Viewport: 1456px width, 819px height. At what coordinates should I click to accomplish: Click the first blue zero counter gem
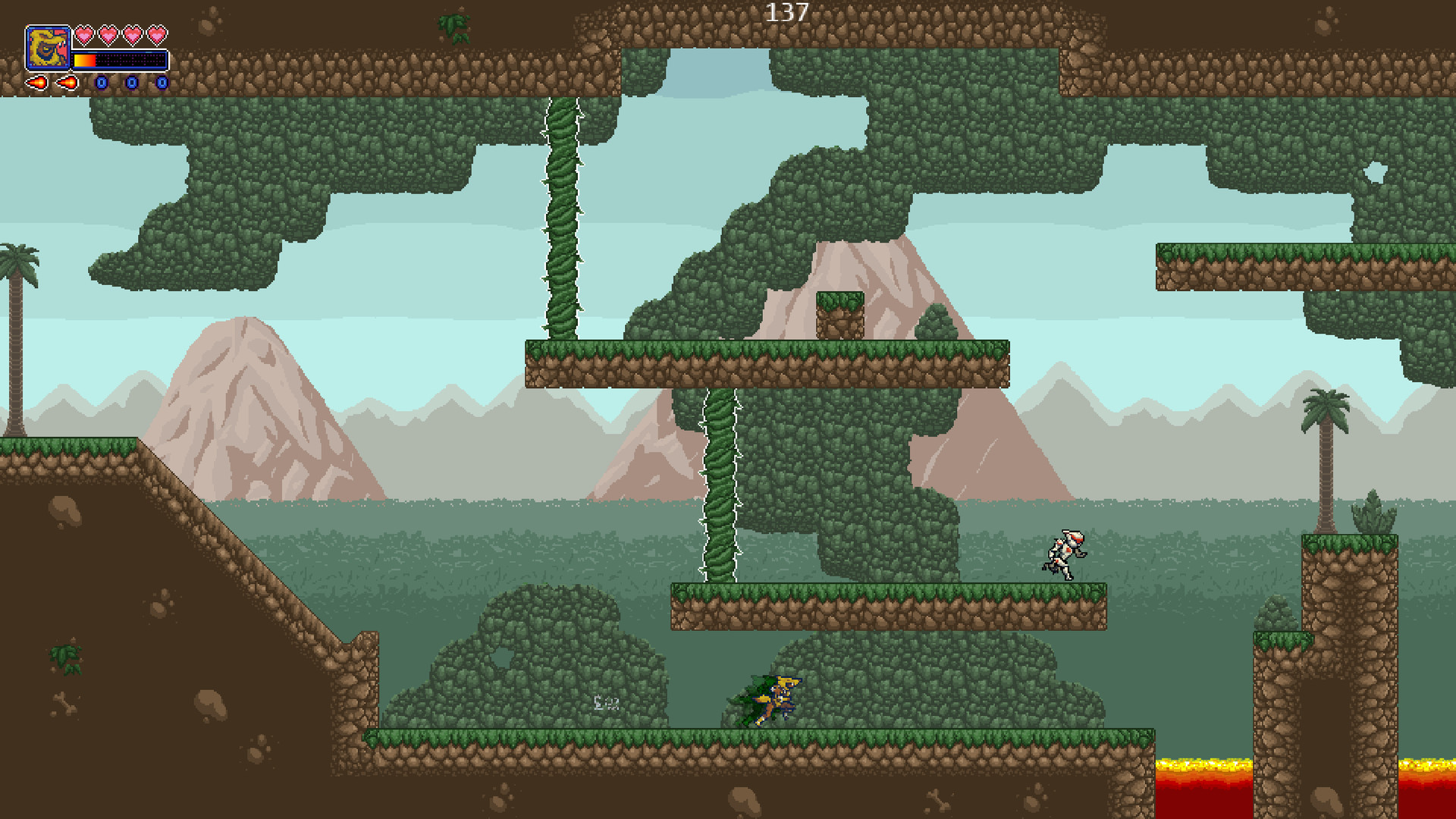coord(102,83)
